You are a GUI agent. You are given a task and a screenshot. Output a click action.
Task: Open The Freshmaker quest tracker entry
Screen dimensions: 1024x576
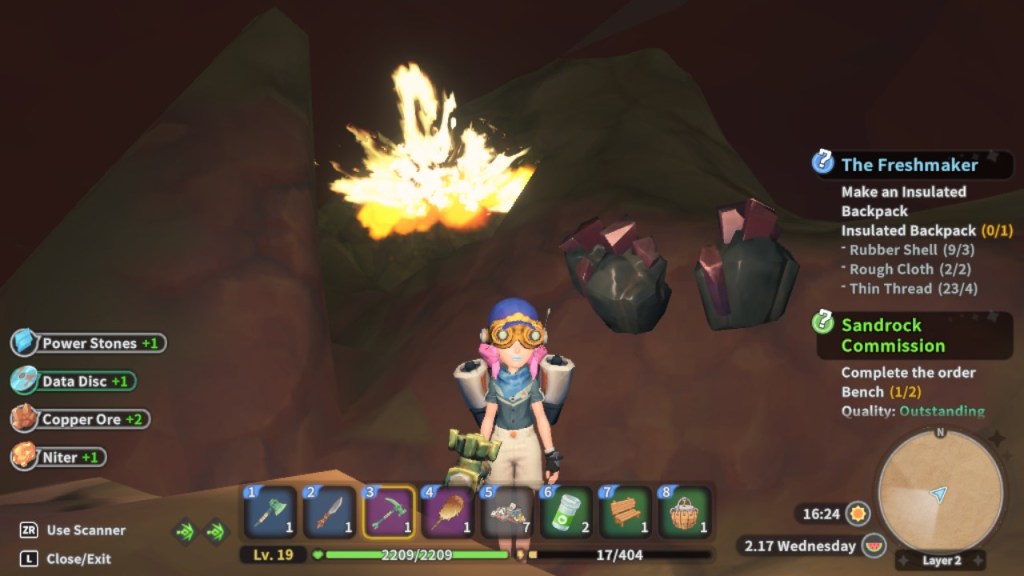pyautogui.click(x=909, y=165)
